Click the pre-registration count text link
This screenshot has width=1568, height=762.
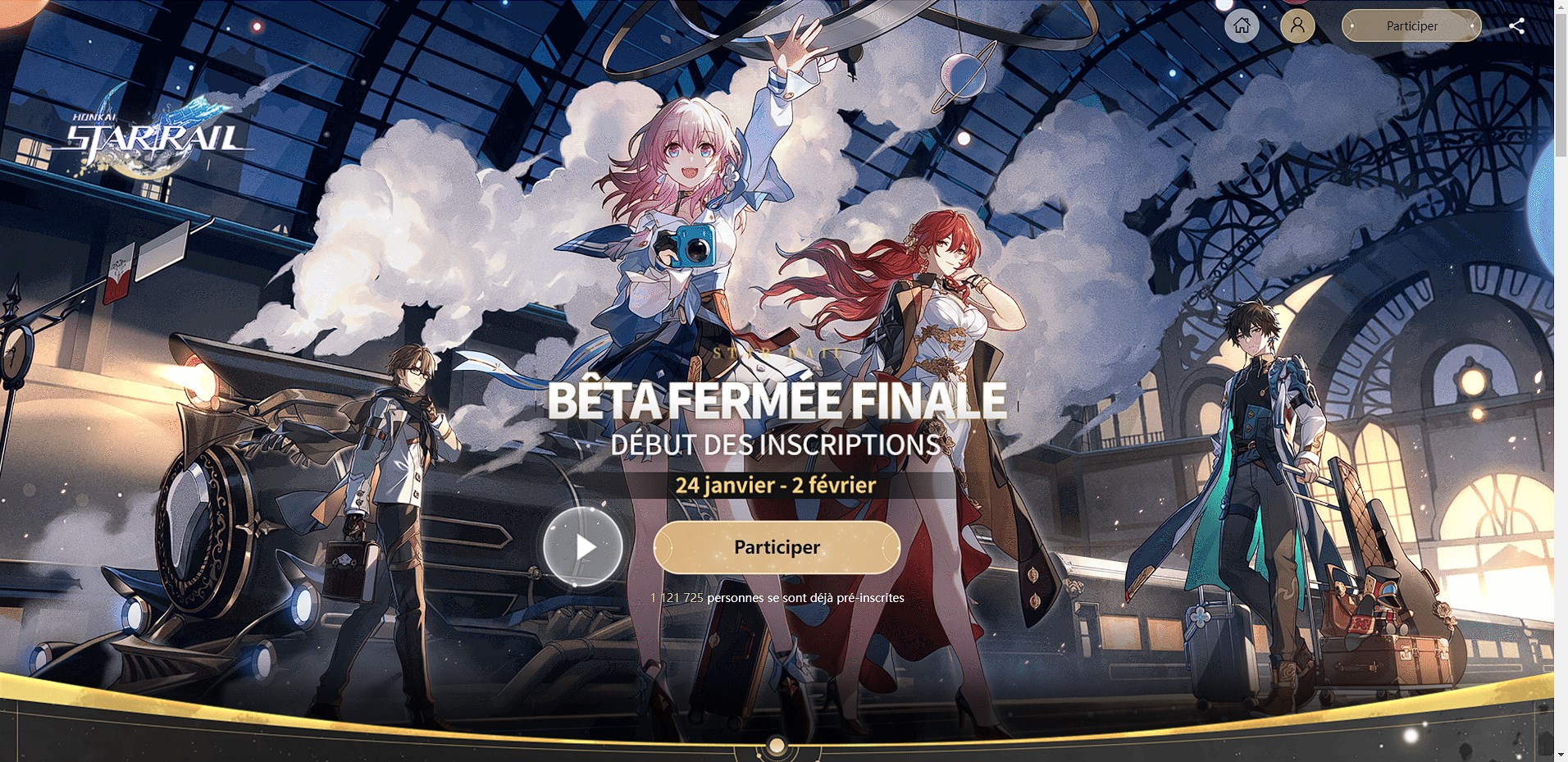click(x=777, y=598)
